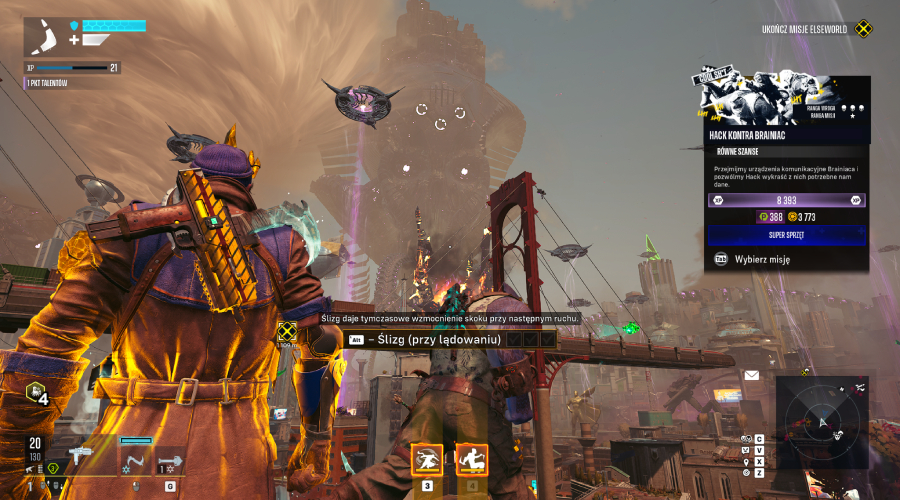
Task: Click the boomerang character portrait
Action: pyautogui.click(x=45, y=38)
